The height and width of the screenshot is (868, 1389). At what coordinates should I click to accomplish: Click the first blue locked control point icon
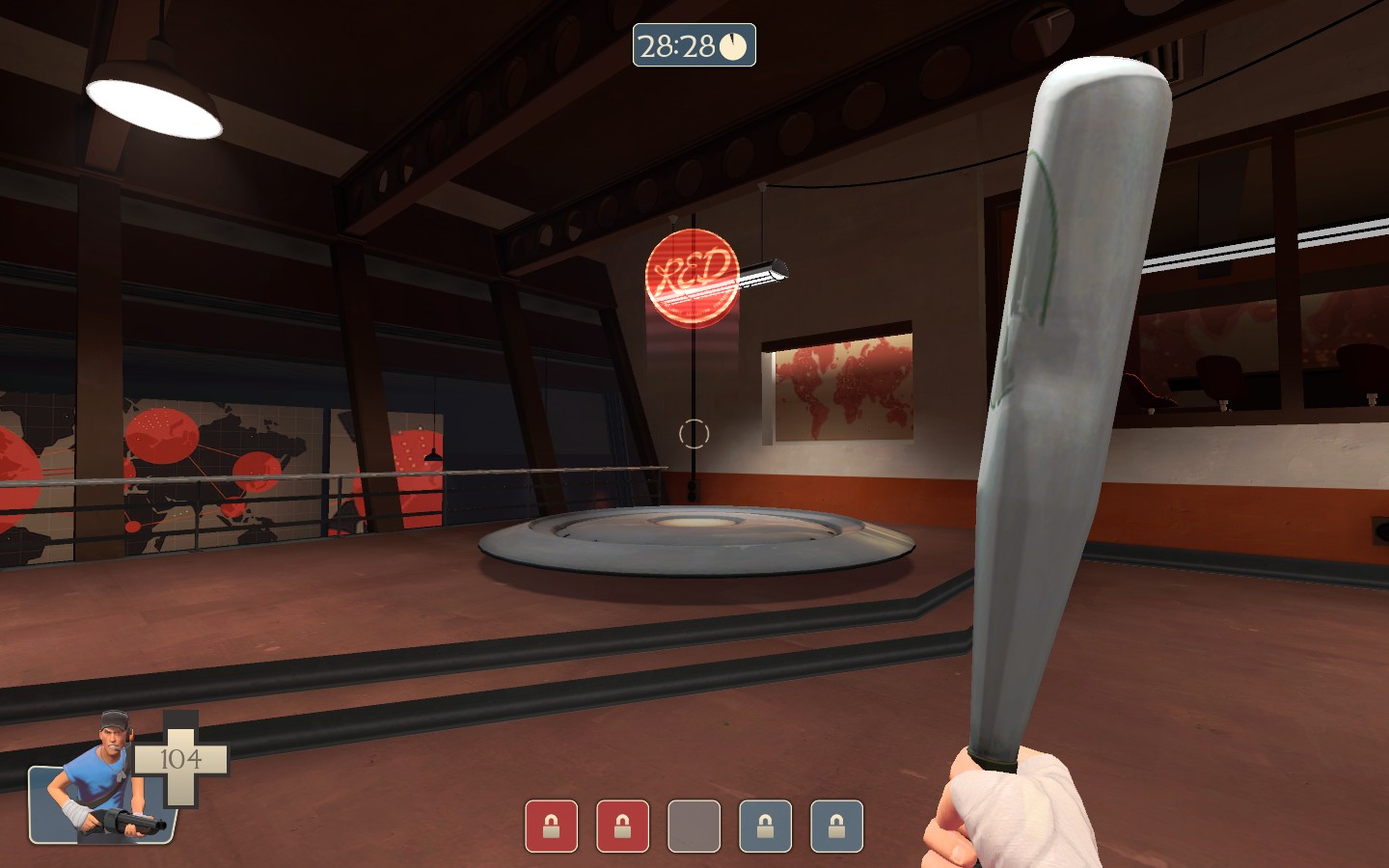[766, 827]
